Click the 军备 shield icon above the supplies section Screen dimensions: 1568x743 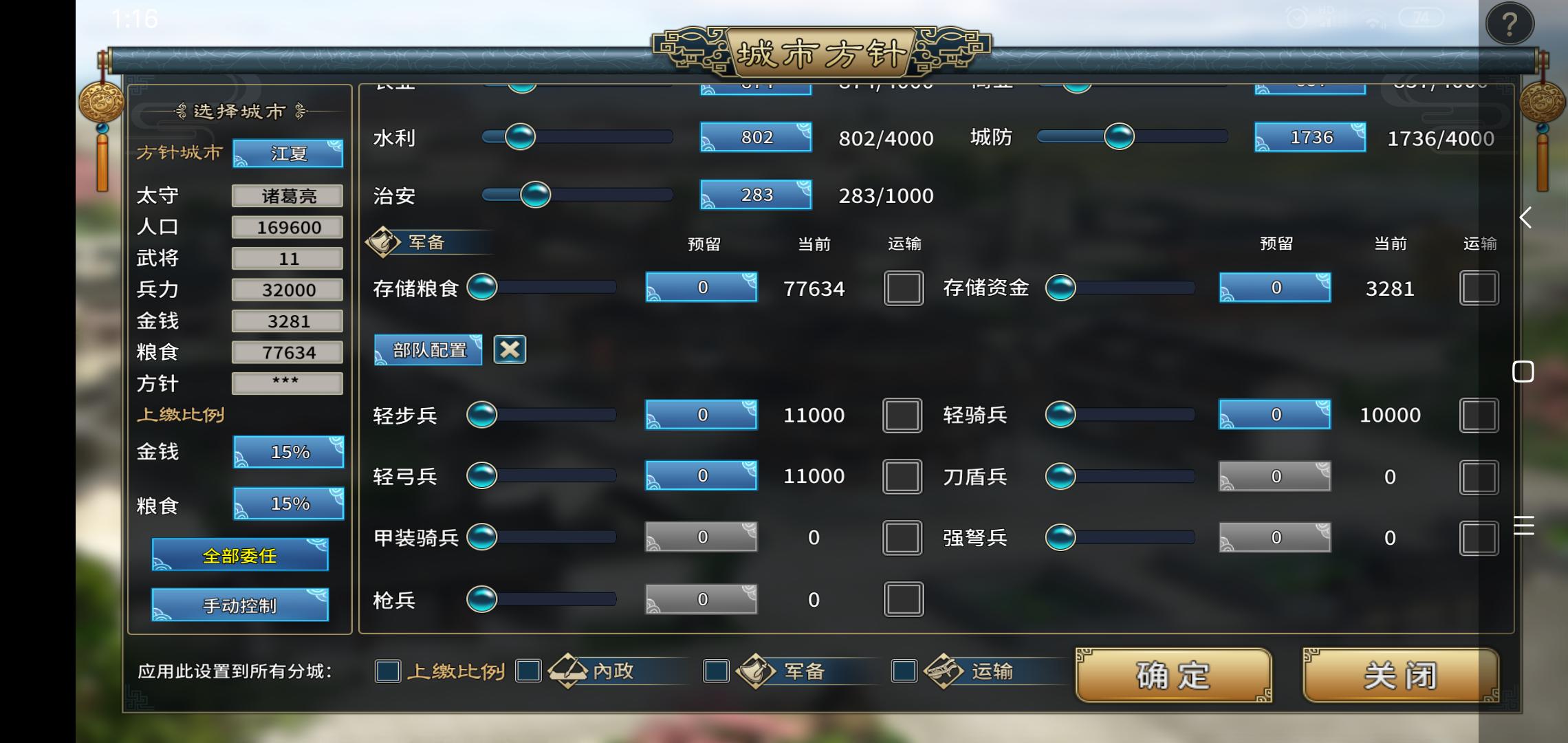383,241
